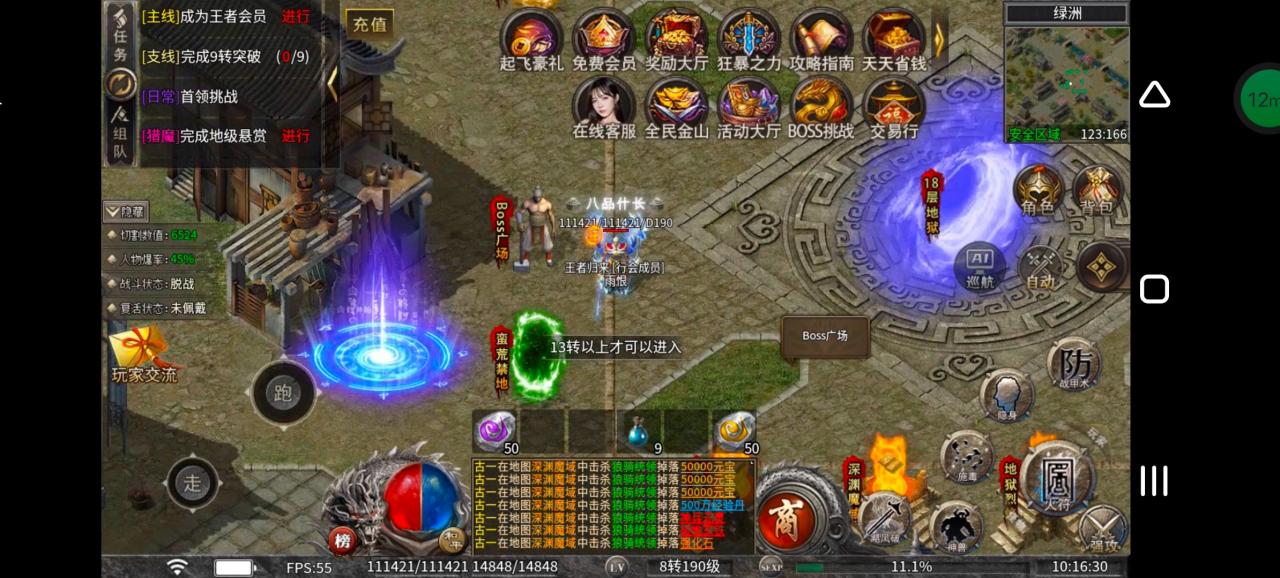
Task: Open the 背包 backpack
Action: tap(1096, 190)
